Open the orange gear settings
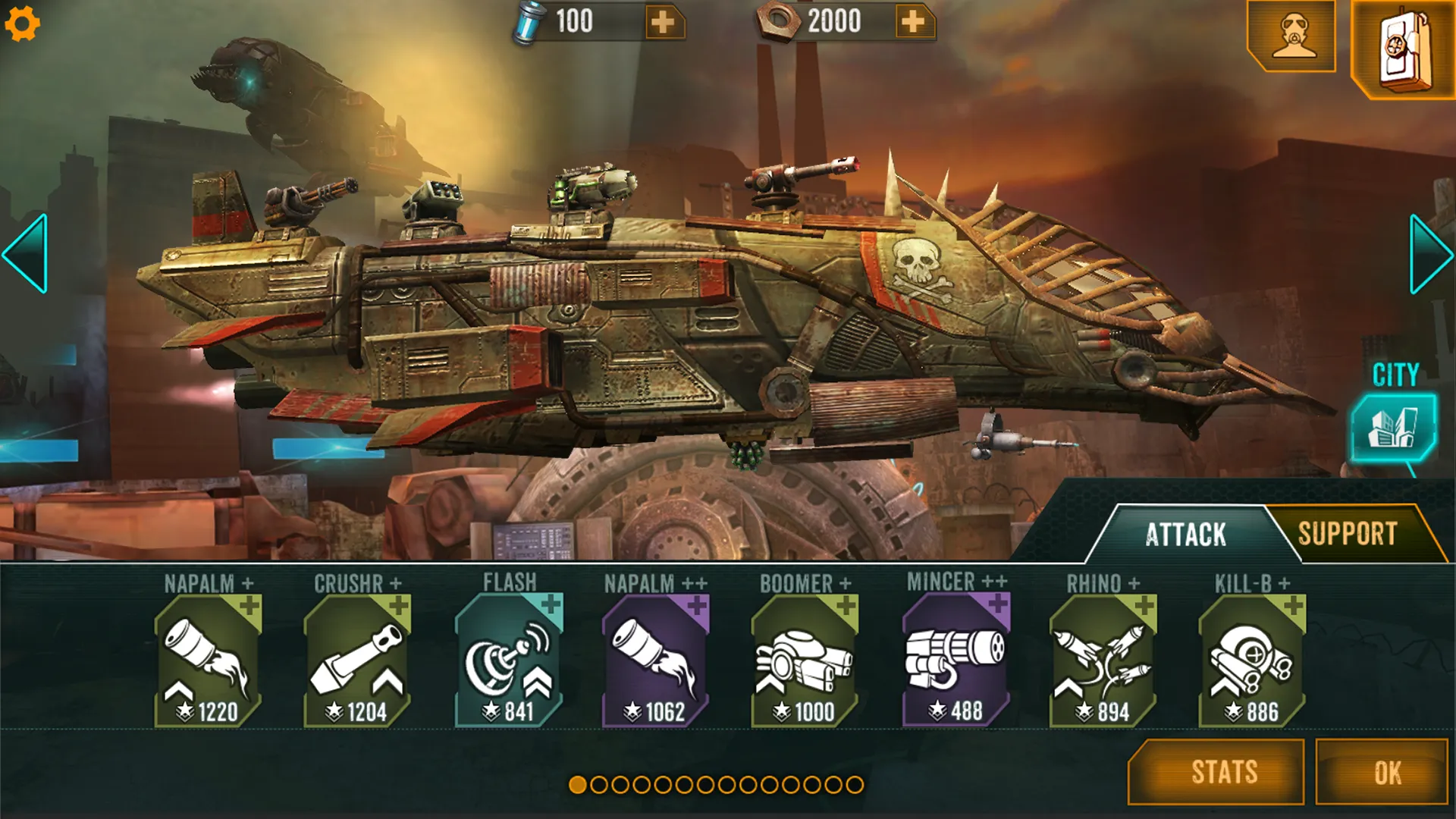Viewport: 1456px width, 819px height. tap(22, 24)
